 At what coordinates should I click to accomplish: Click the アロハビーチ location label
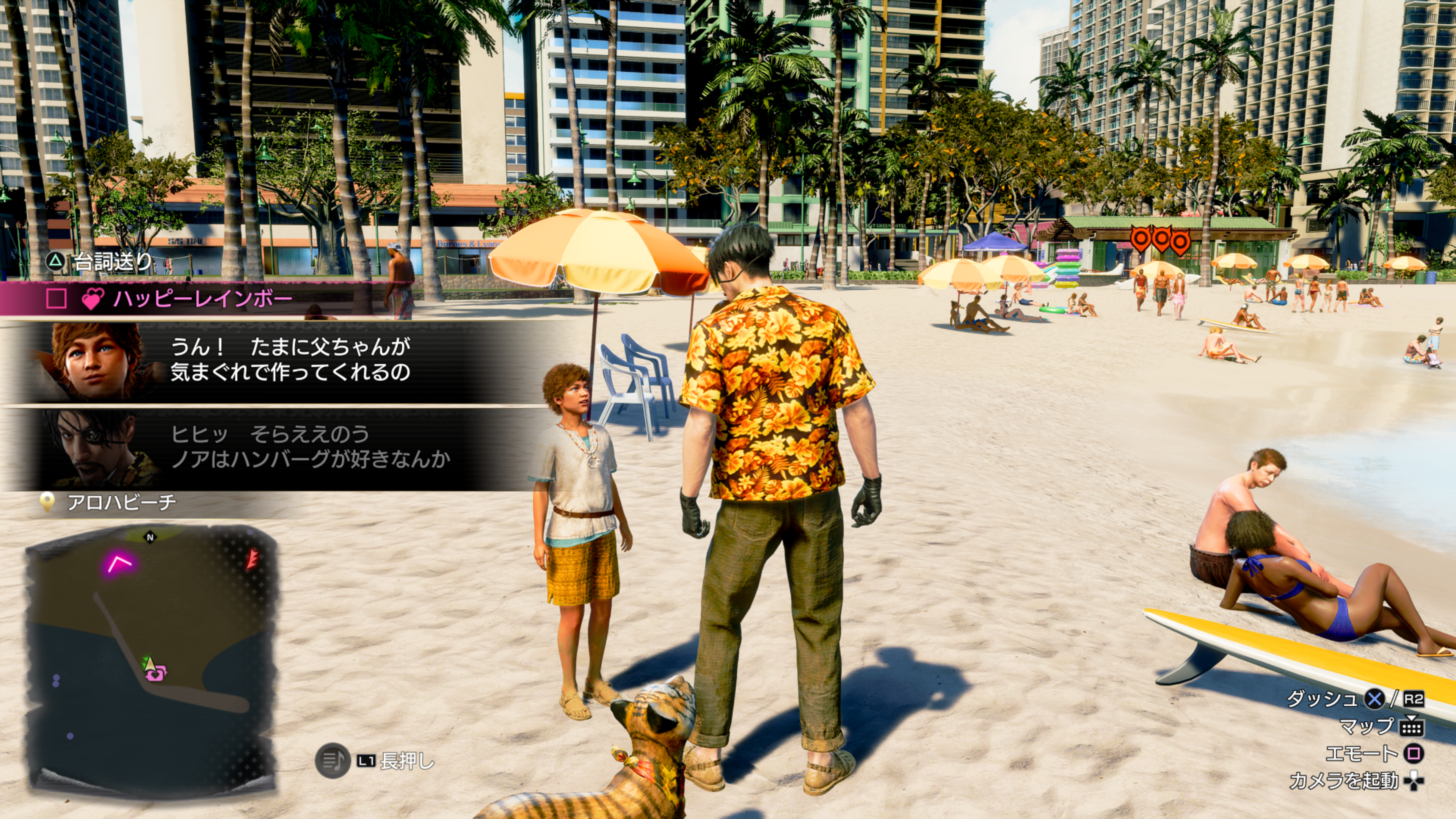[121, 502]
